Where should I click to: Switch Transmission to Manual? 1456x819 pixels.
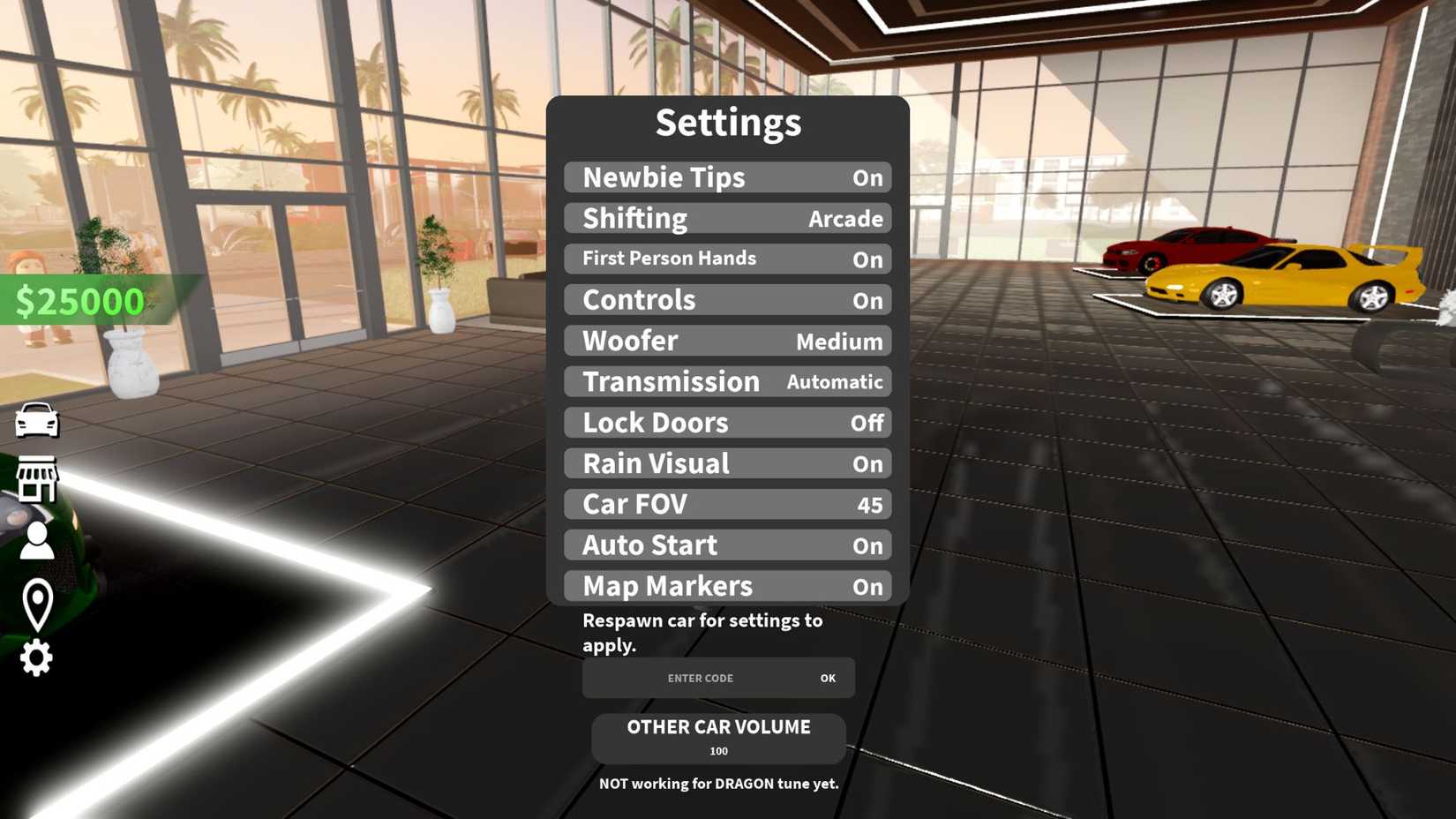[727, 381]
